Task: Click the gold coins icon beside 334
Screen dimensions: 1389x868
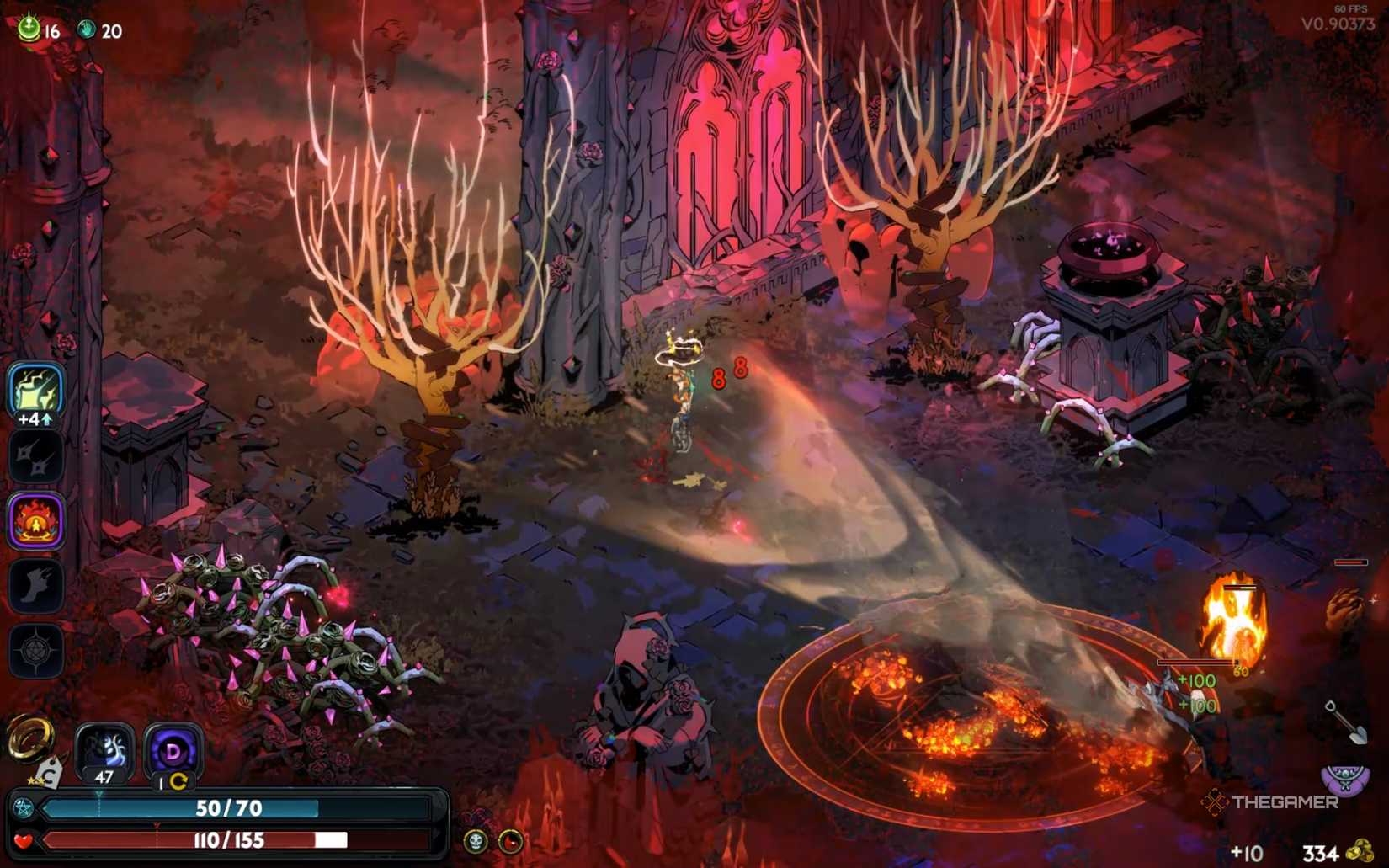Action: 1359,848
